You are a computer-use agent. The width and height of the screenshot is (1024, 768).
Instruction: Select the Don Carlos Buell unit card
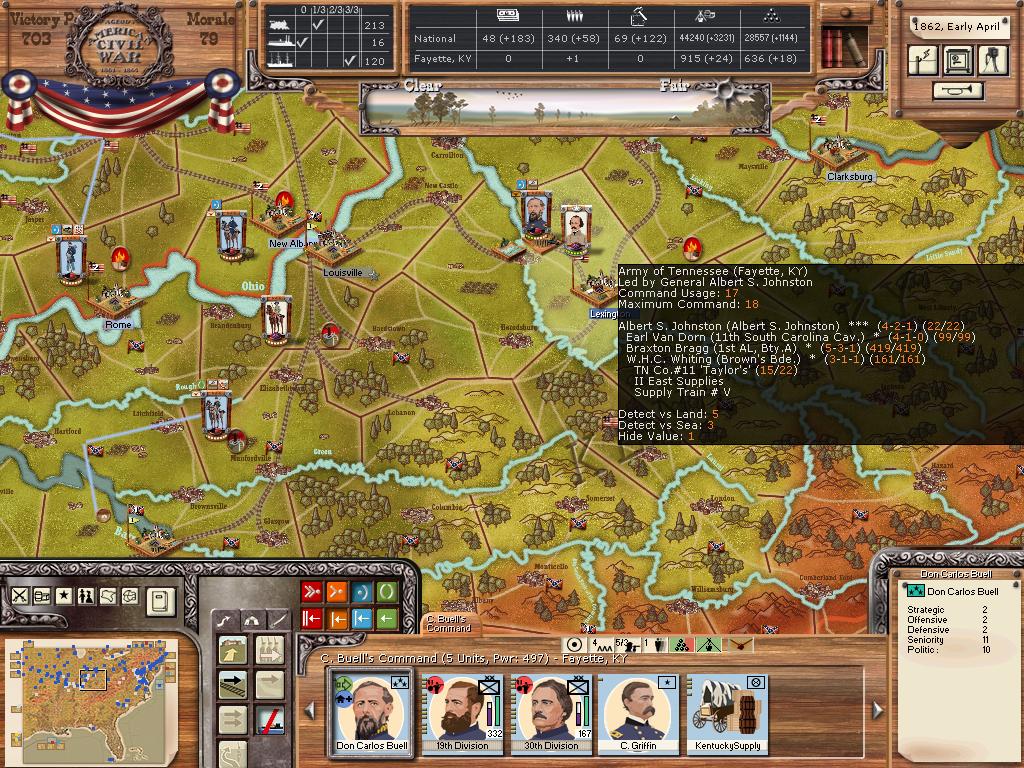(371, 714)
